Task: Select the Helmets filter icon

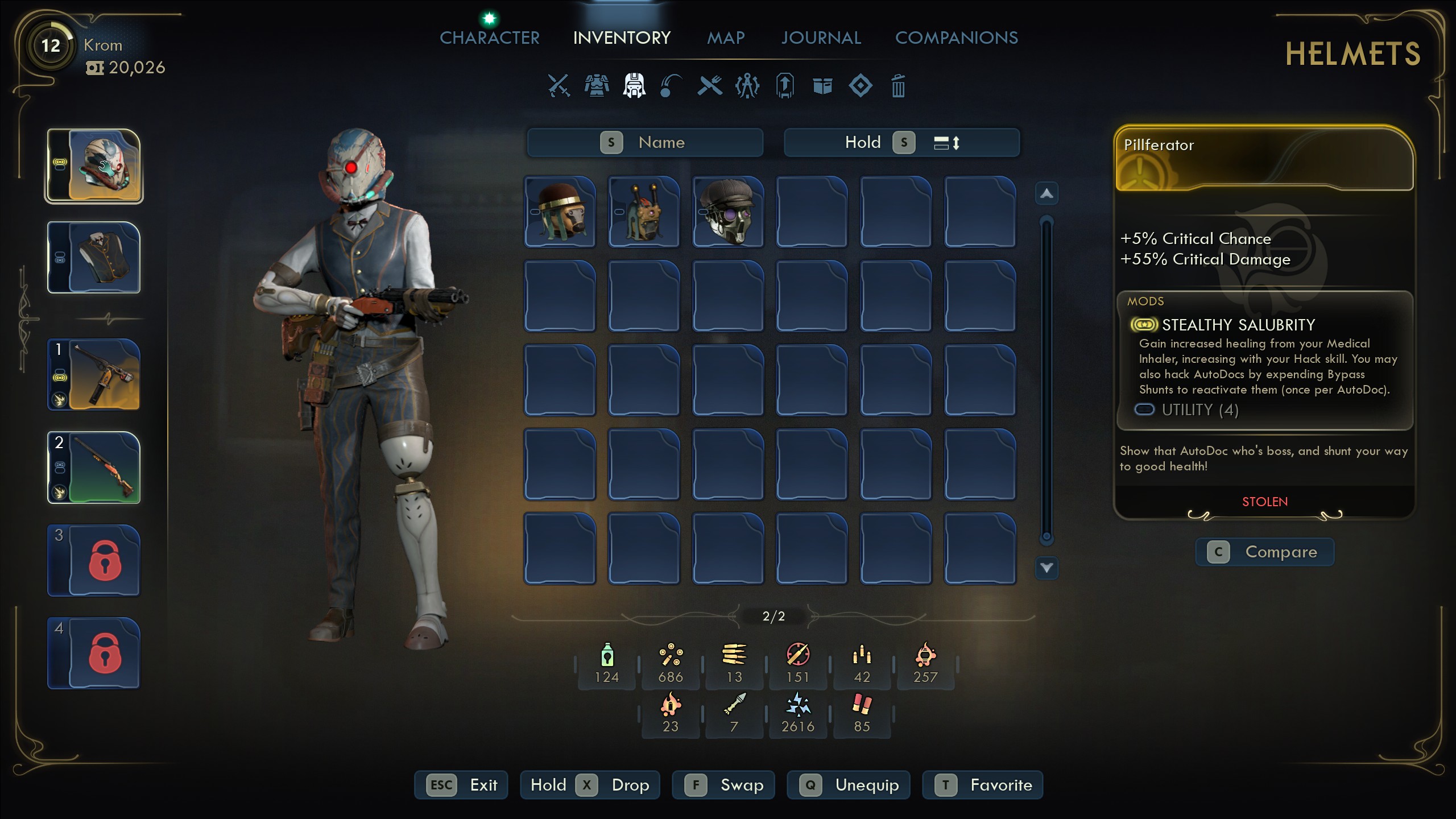Action: click(x=634, y=86)
